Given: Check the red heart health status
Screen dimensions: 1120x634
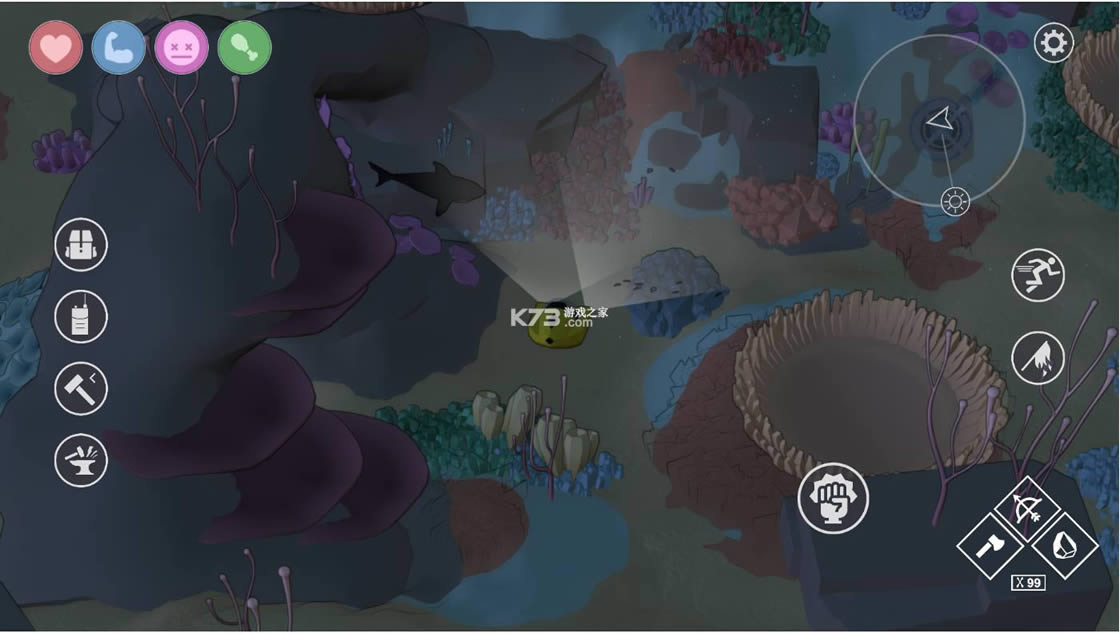Looking at the screenshot, I should (56, 47).
